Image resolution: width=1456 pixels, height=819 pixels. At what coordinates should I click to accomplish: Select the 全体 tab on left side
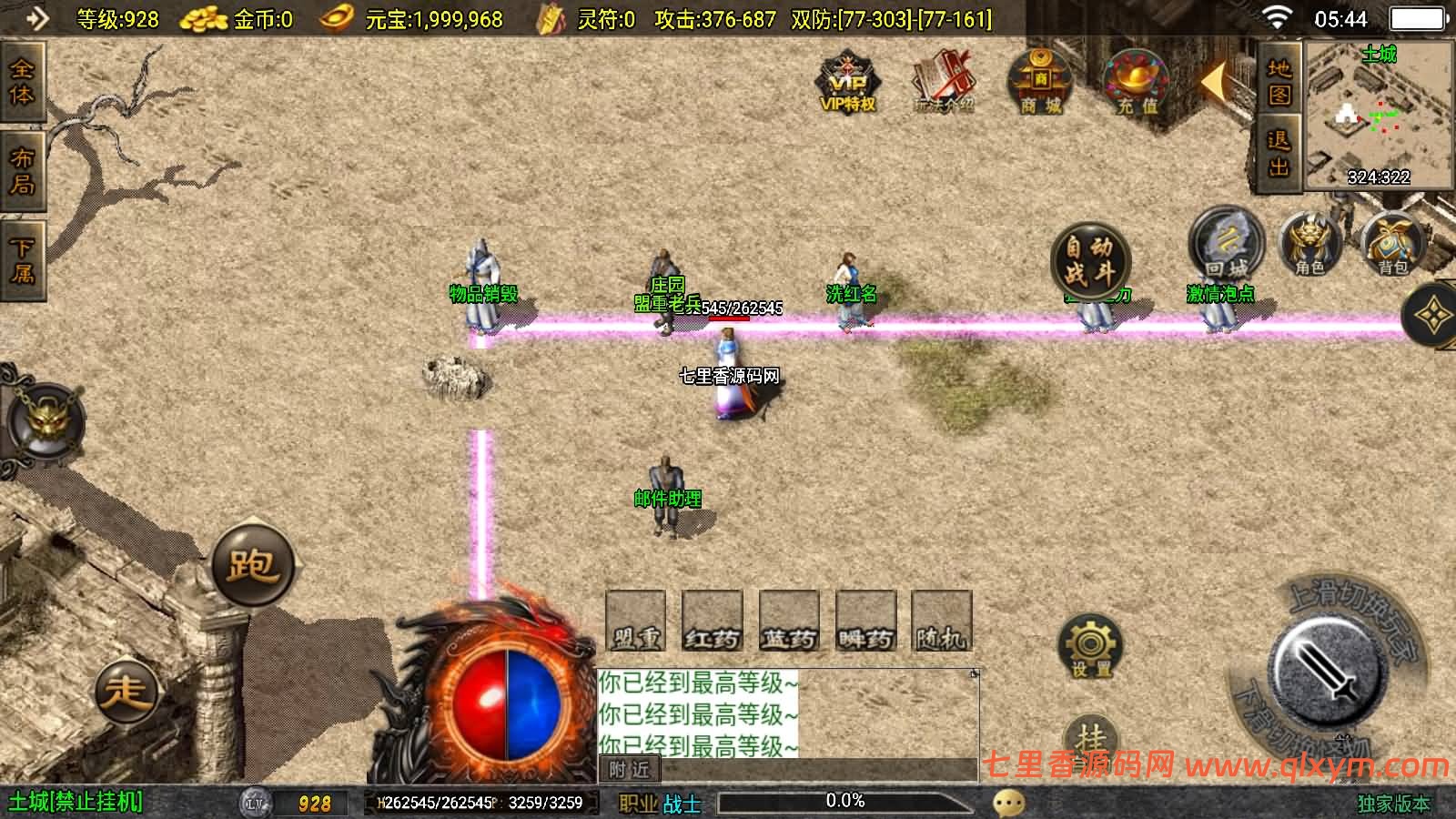(x=21, y=82)
